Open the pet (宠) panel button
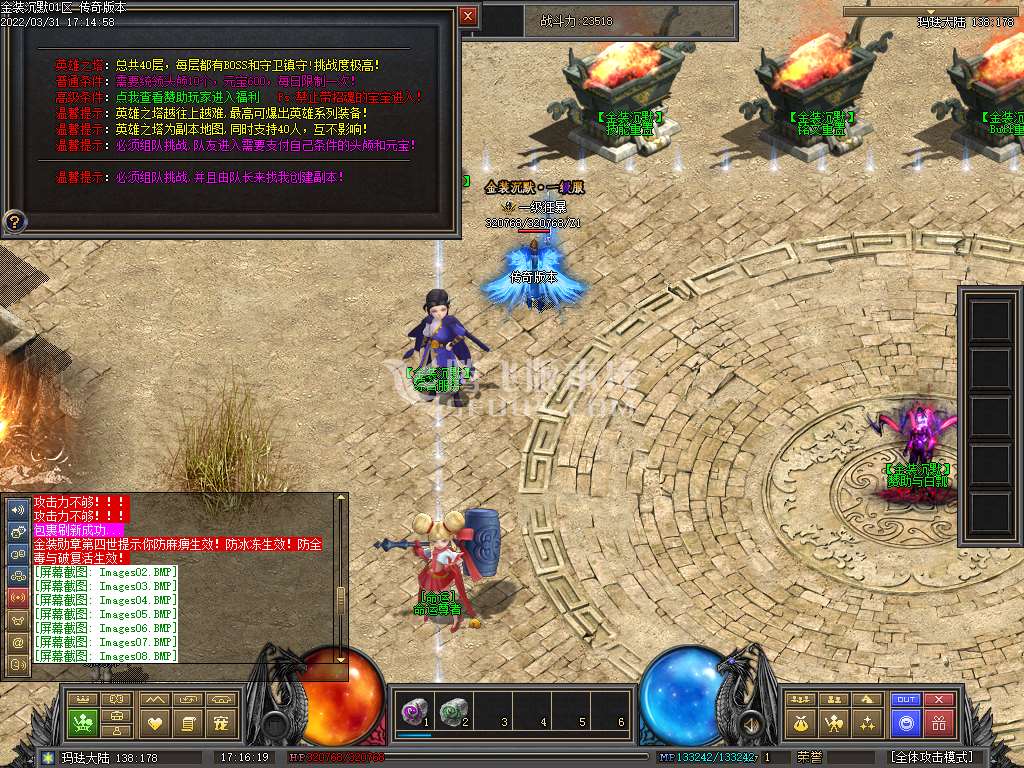Viewport: 1024px width, 768px height. [222, 722]
